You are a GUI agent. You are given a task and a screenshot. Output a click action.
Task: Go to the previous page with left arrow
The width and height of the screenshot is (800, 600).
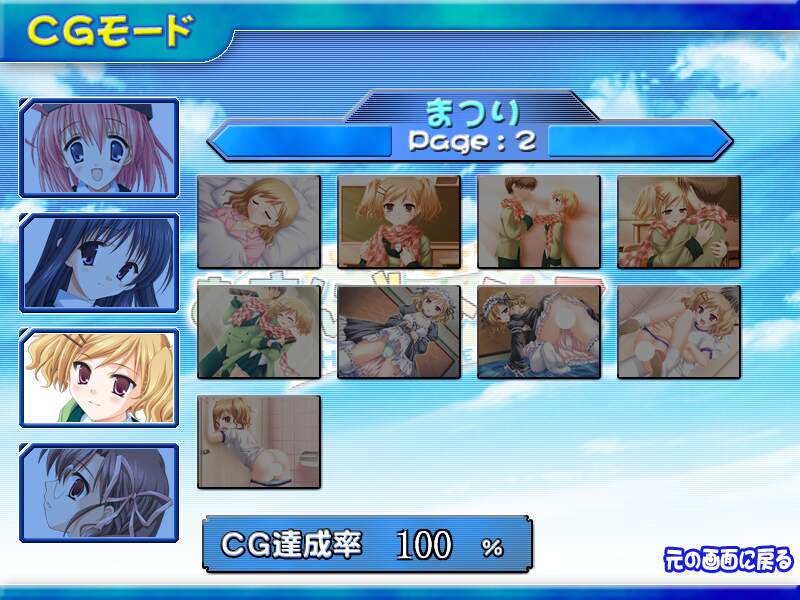[300, 140]
